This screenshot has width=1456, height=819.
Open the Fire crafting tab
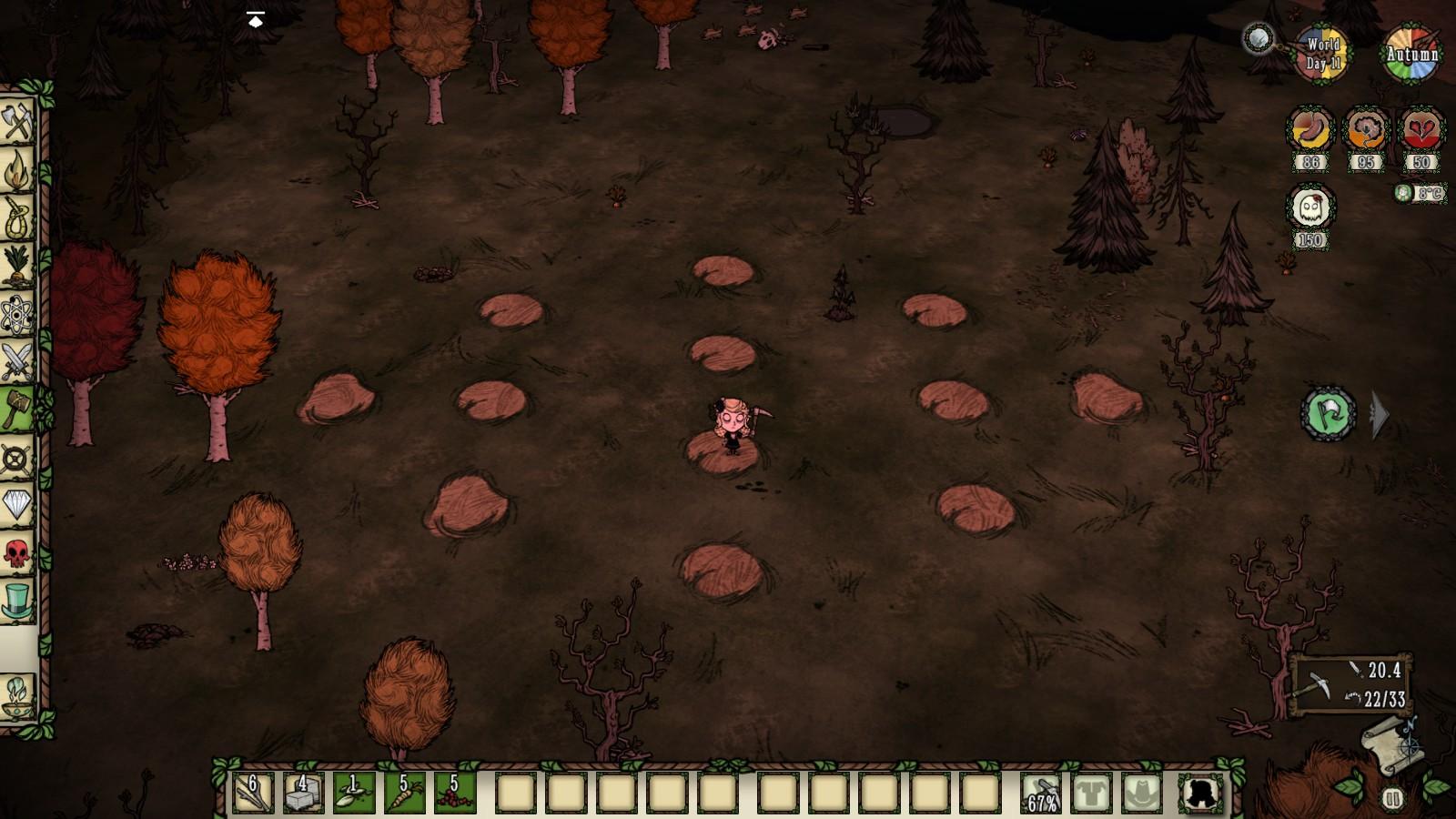click(17, 169)
